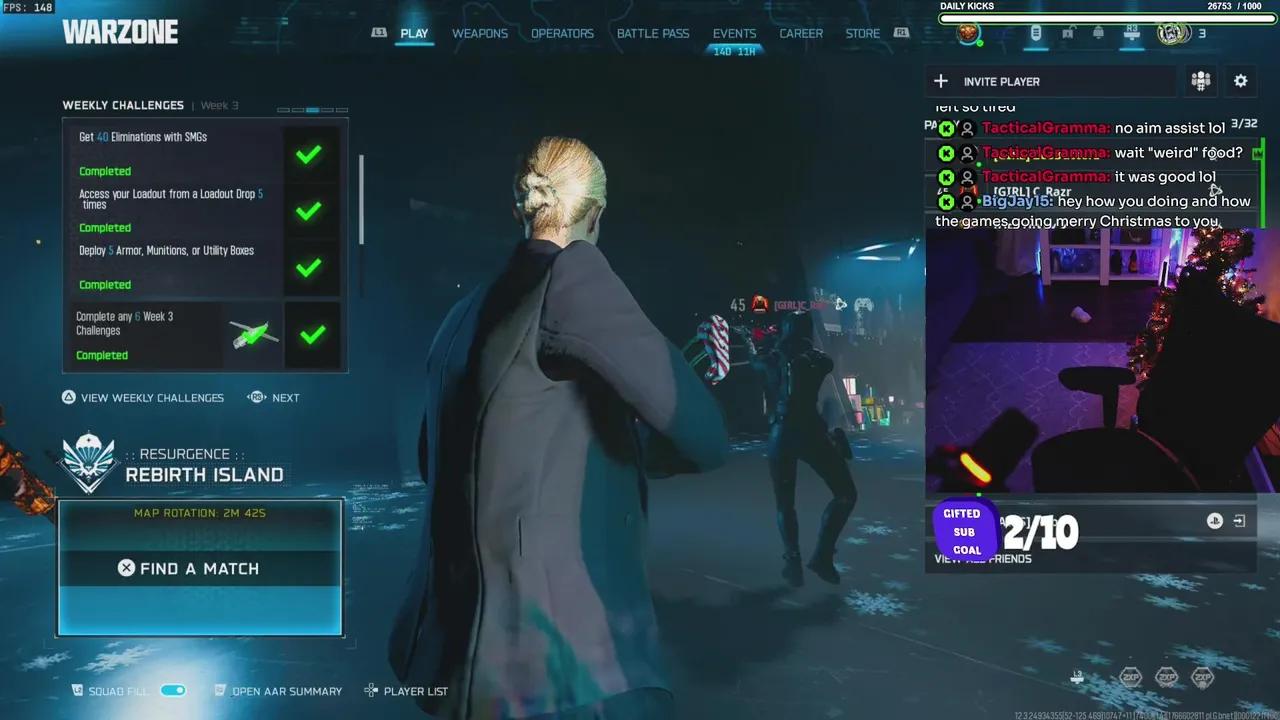Viewport: 1280px width, 720px height.
Task: Click the Warzone logo
Action: point(120,31)
